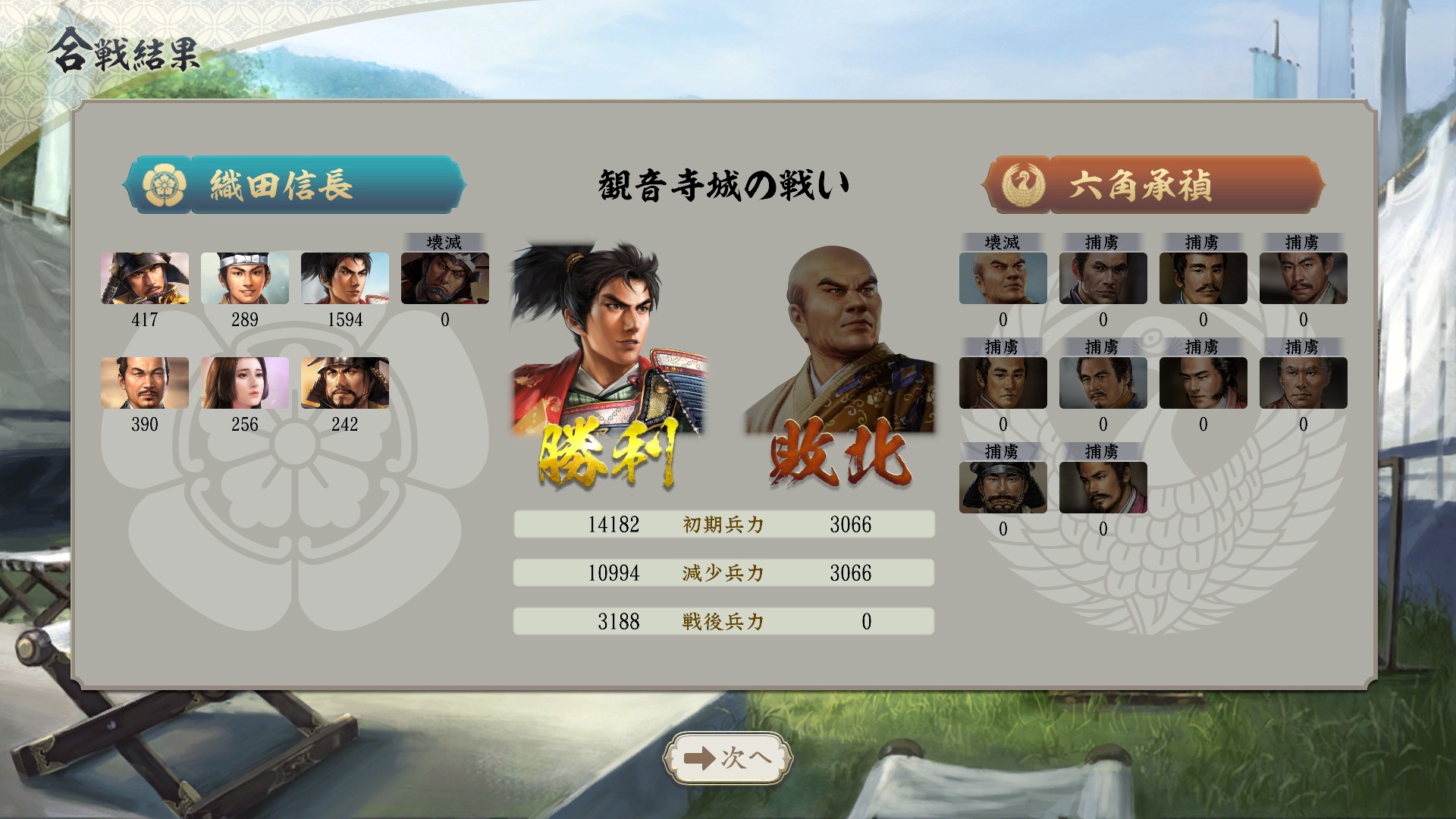
Task: Click the 六角承禎 clan banner
Action: (x=1153, y=185)
